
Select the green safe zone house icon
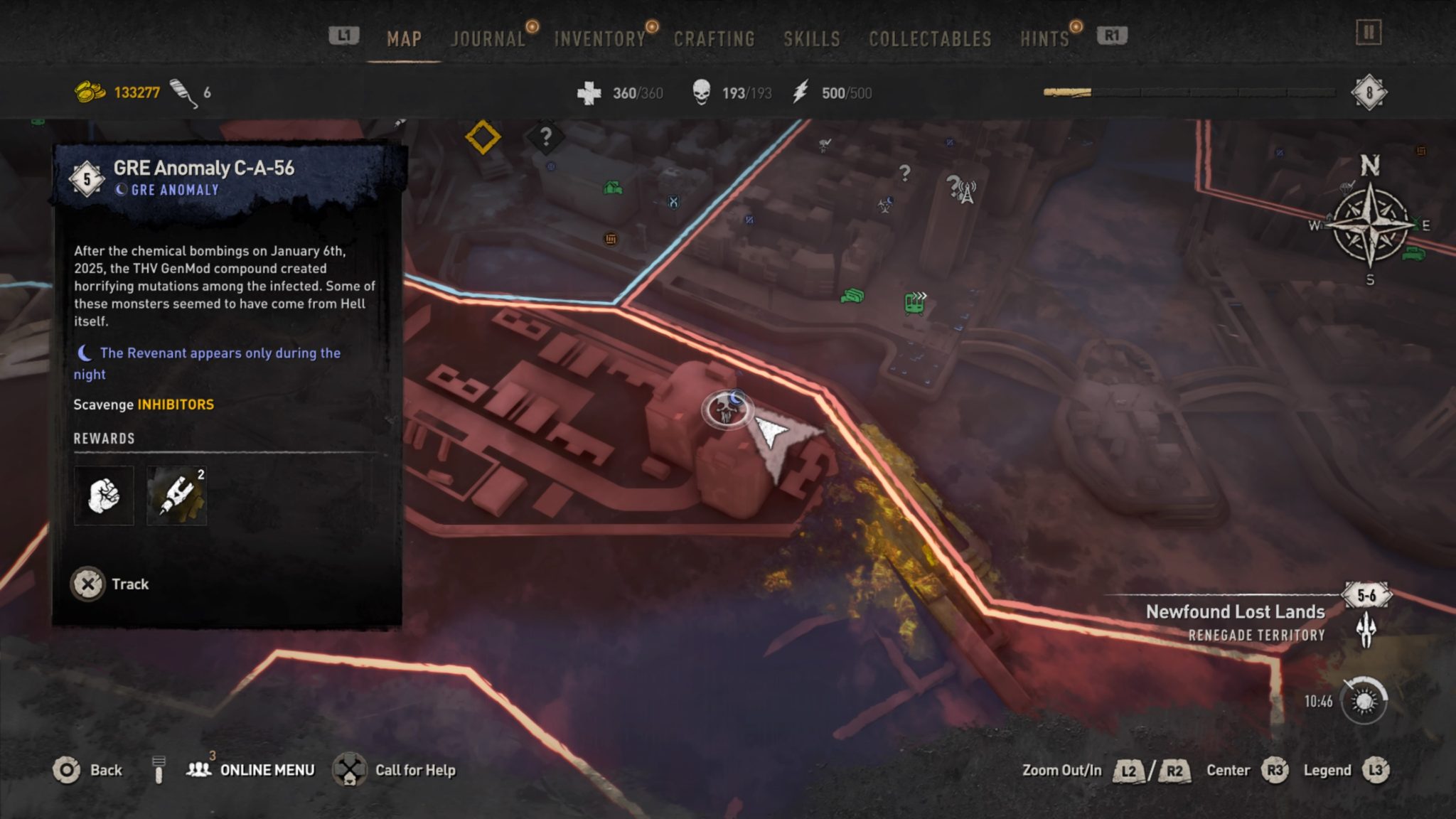(x=612, y=188)
